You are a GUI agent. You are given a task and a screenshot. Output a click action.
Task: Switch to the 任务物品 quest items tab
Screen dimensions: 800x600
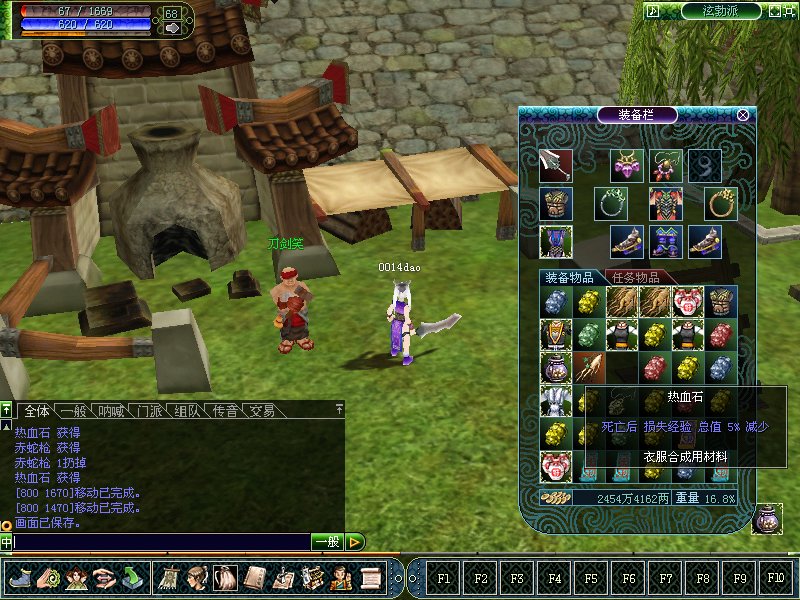[636, 277]
